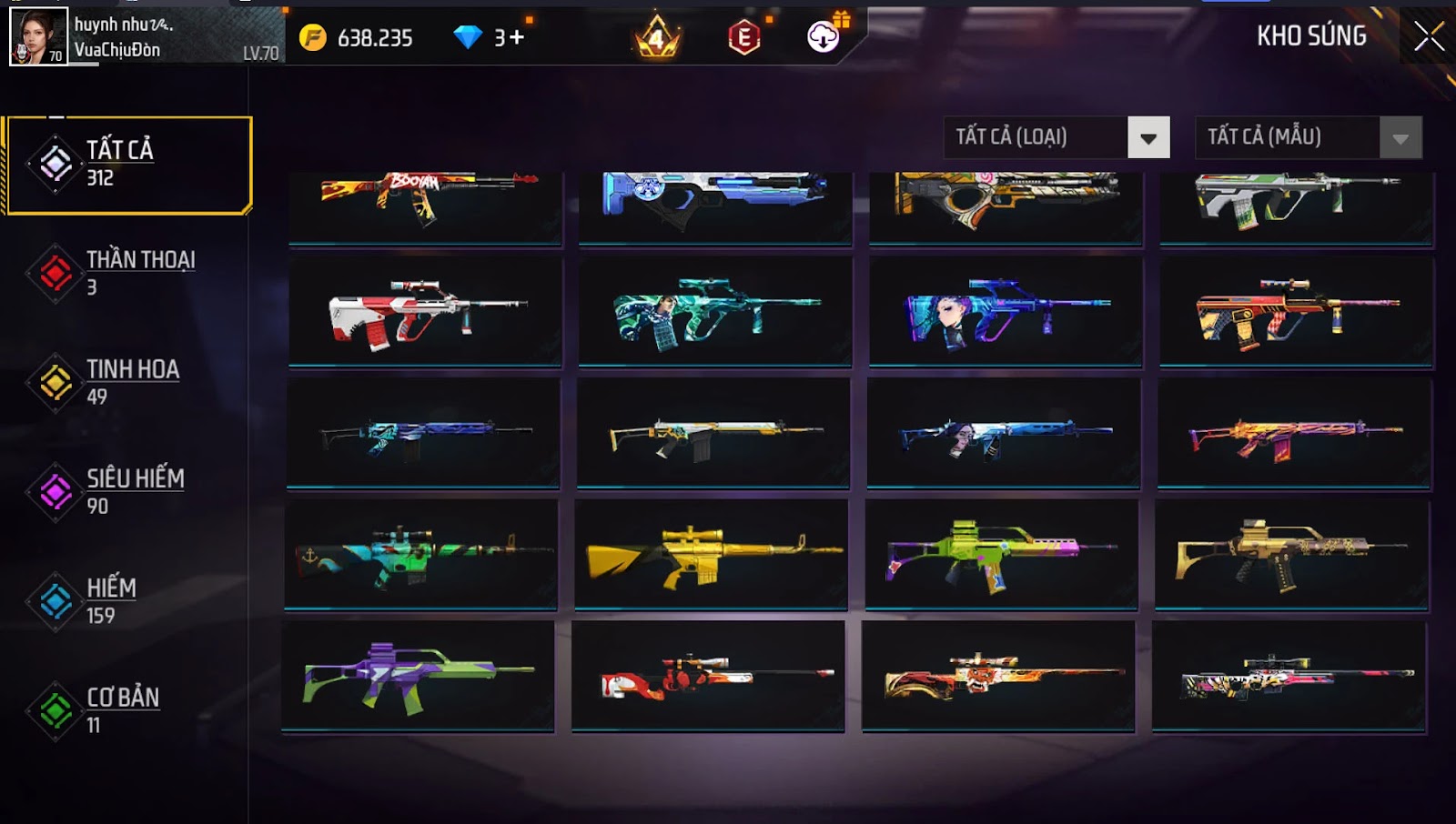Open the red hexagon E badge icon

744,37
